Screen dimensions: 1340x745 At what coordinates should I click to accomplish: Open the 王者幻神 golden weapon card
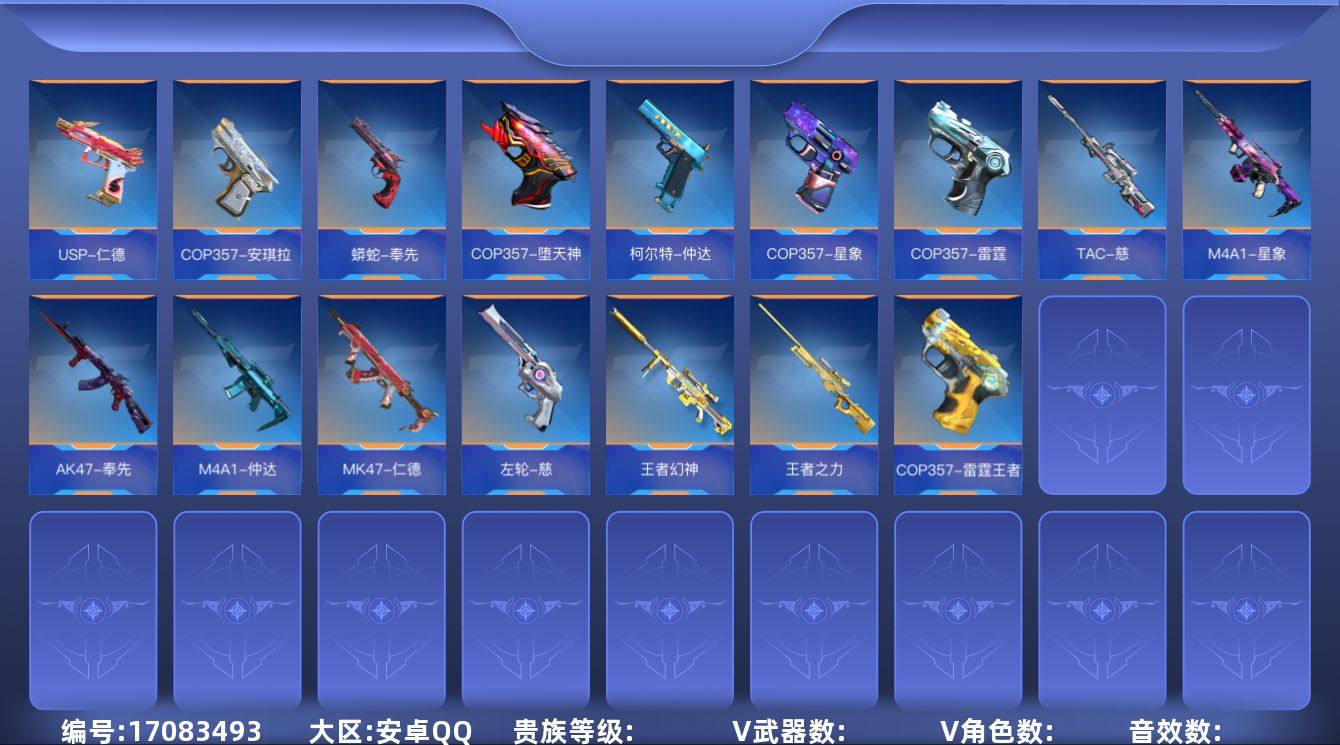(669, 390)
